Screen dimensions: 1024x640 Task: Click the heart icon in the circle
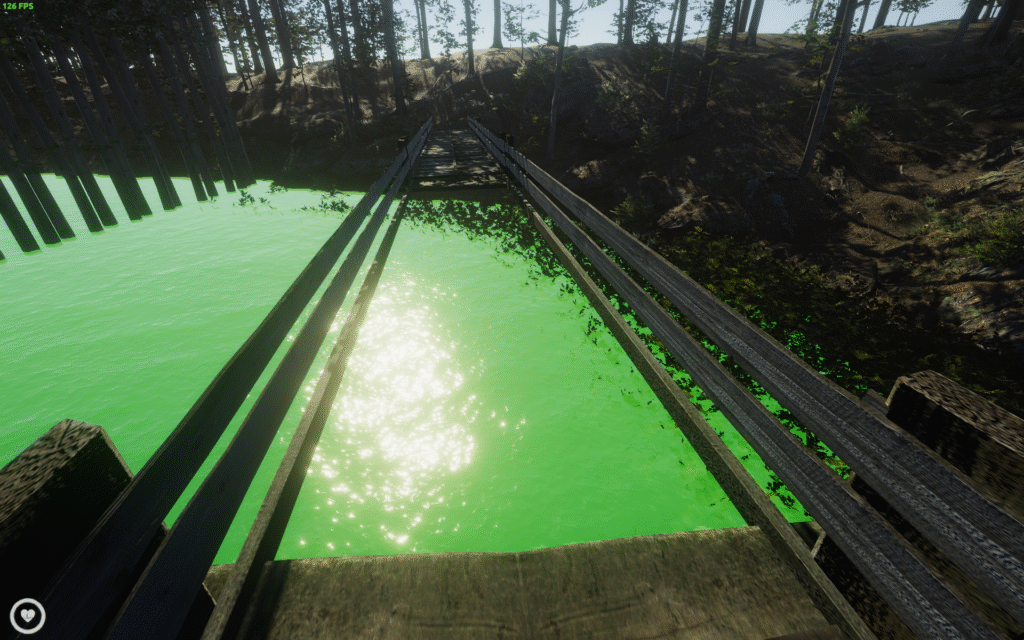pyautogui.click(x=27, y=615)
